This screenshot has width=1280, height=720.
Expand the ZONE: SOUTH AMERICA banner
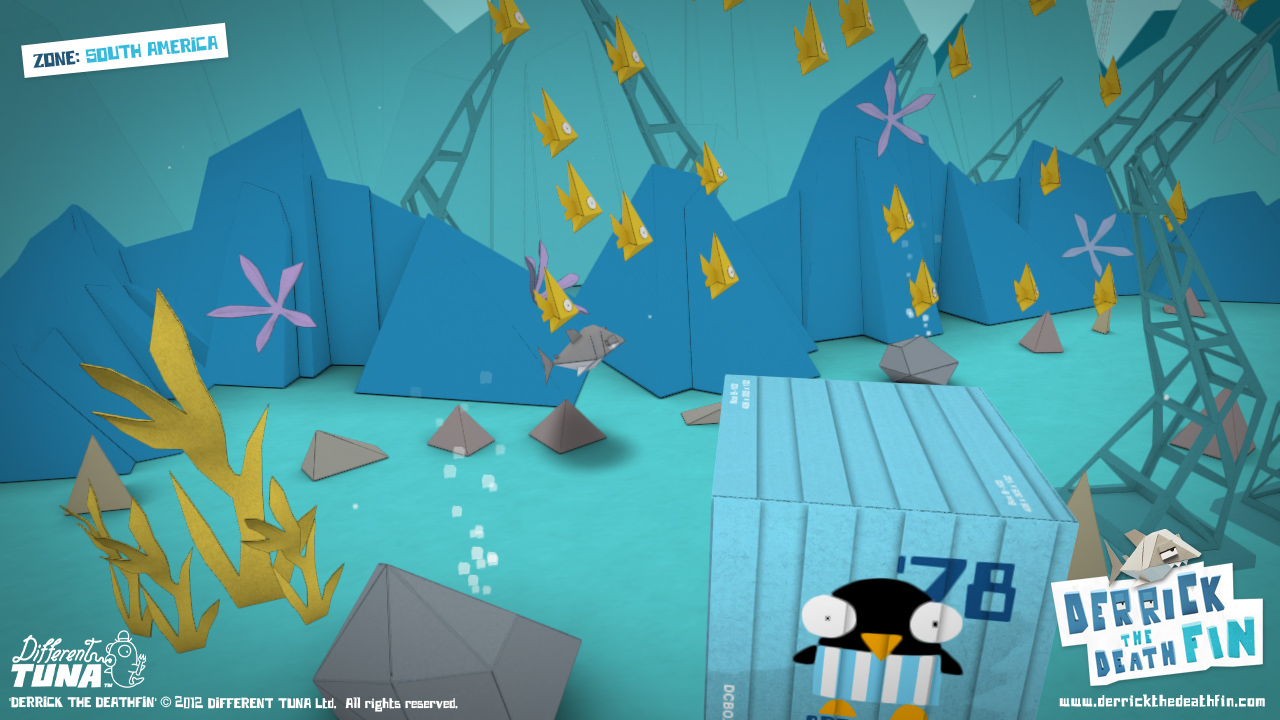point(125,43)
